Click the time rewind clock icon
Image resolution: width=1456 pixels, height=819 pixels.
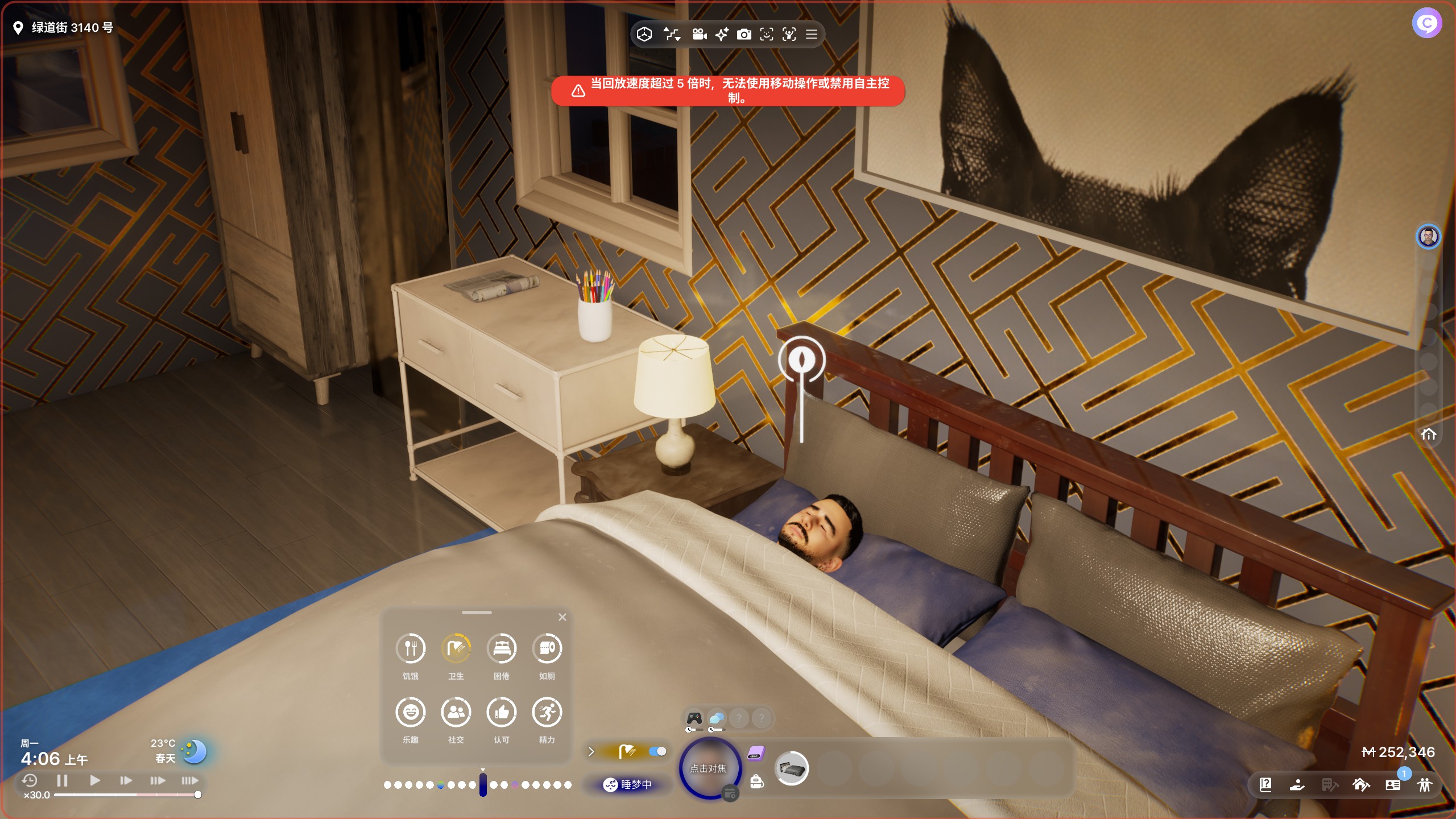tap(30, 780)
